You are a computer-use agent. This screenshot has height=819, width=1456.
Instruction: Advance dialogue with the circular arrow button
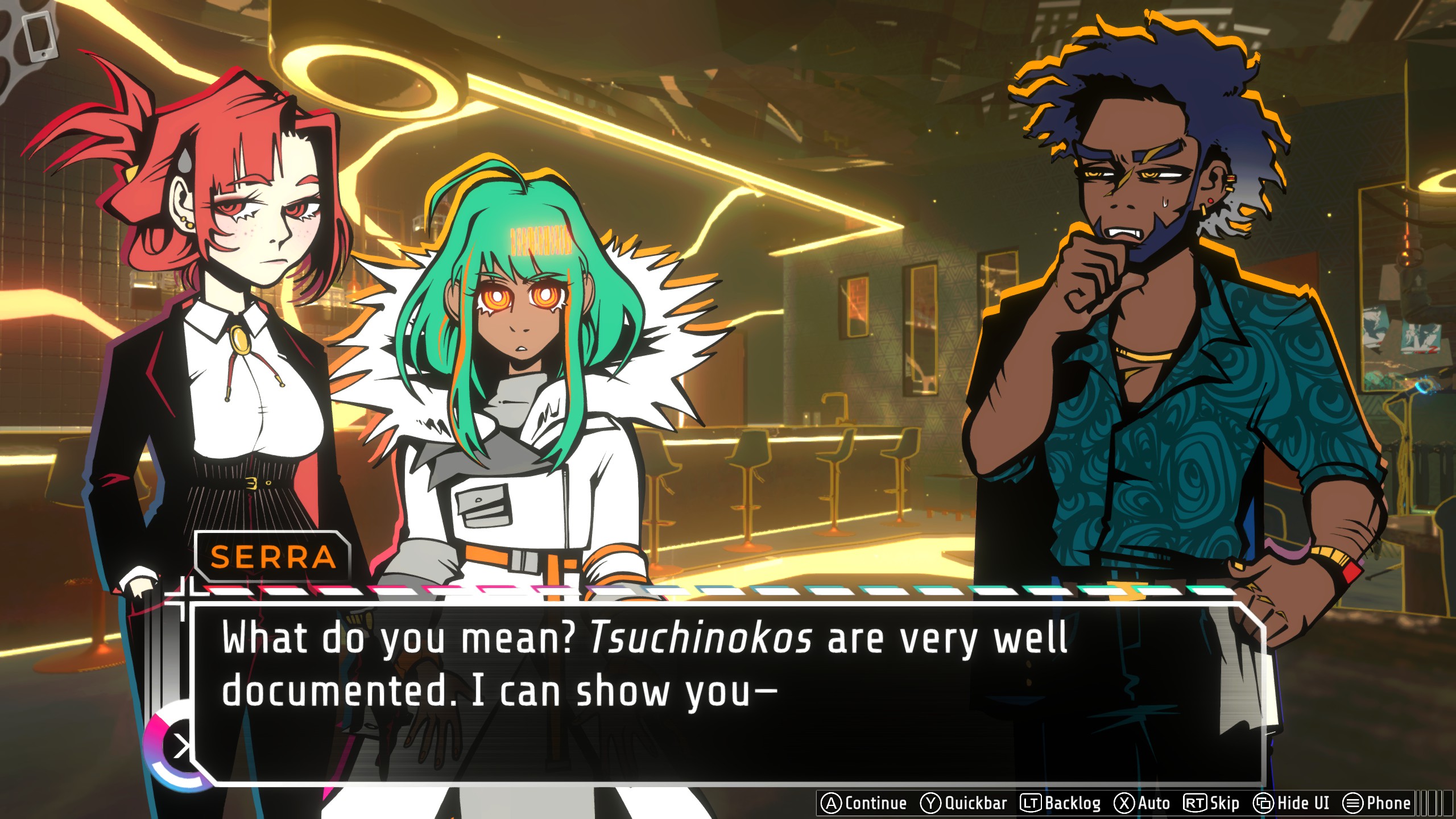tap(180, 746)
